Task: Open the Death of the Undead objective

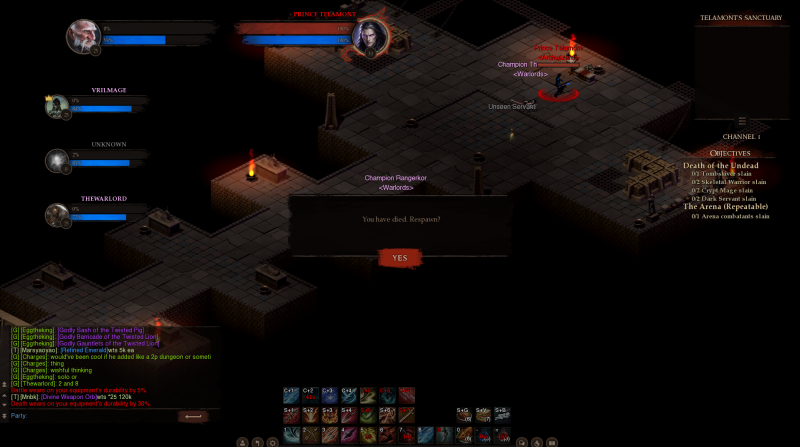Action: pos(720,166)
